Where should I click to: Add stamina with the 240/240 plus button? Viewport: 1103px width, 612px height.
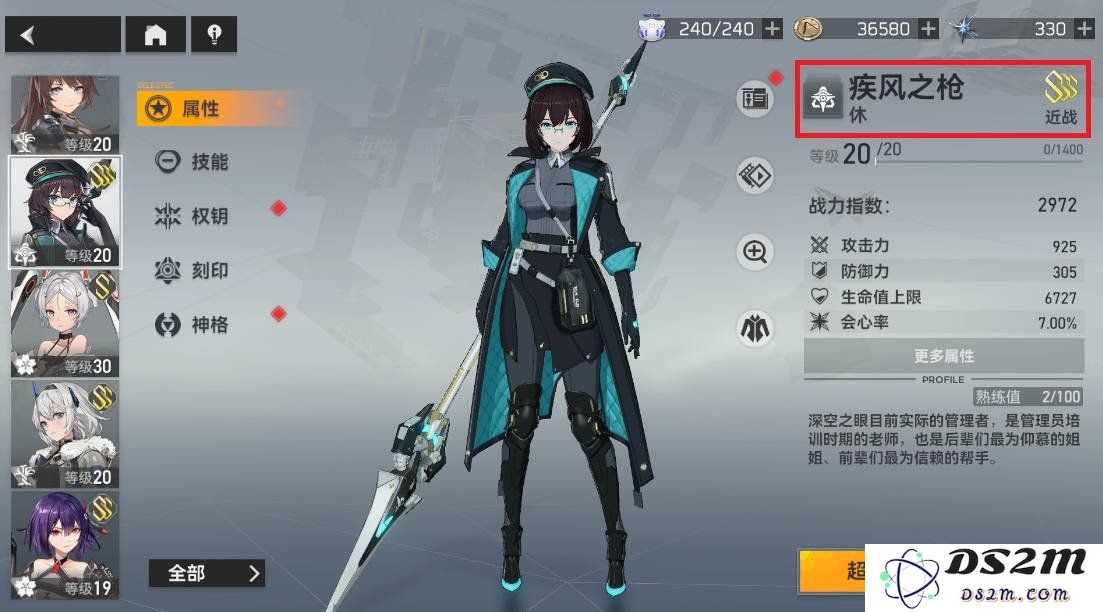(772, 29)
